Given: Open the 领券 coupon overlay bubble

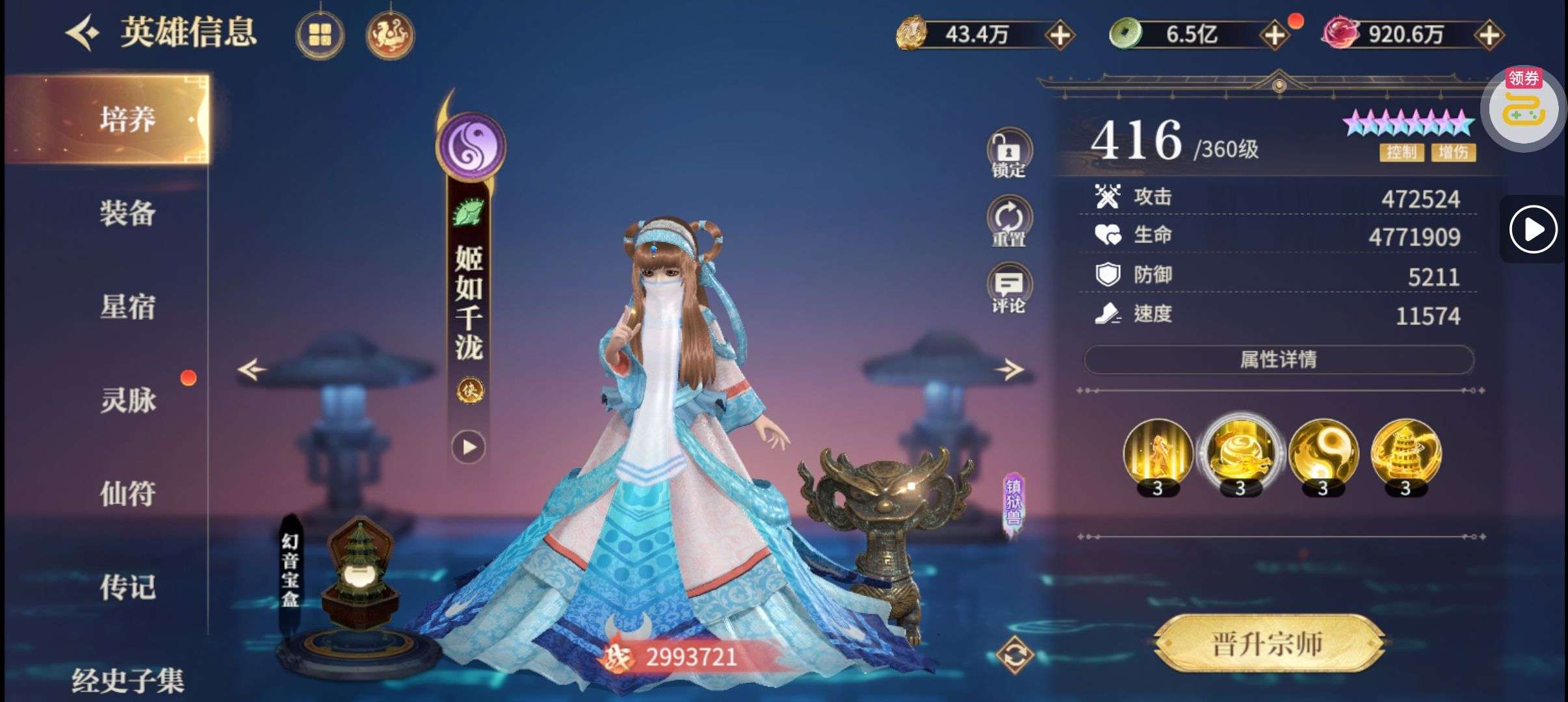Looking at the screenshot, I should [x=1523, y=108].
